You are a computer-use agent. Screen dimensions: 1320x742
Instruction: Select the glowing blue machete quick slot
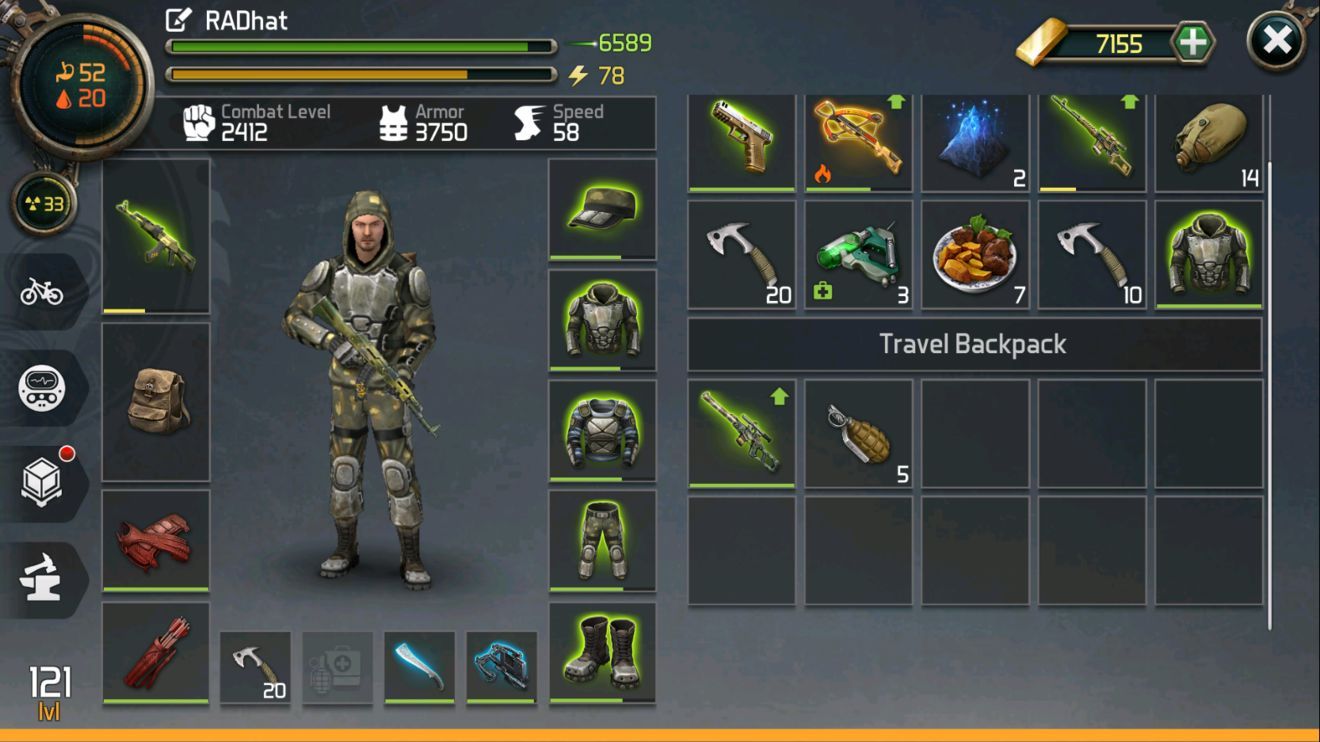click(x=419, y=666)
